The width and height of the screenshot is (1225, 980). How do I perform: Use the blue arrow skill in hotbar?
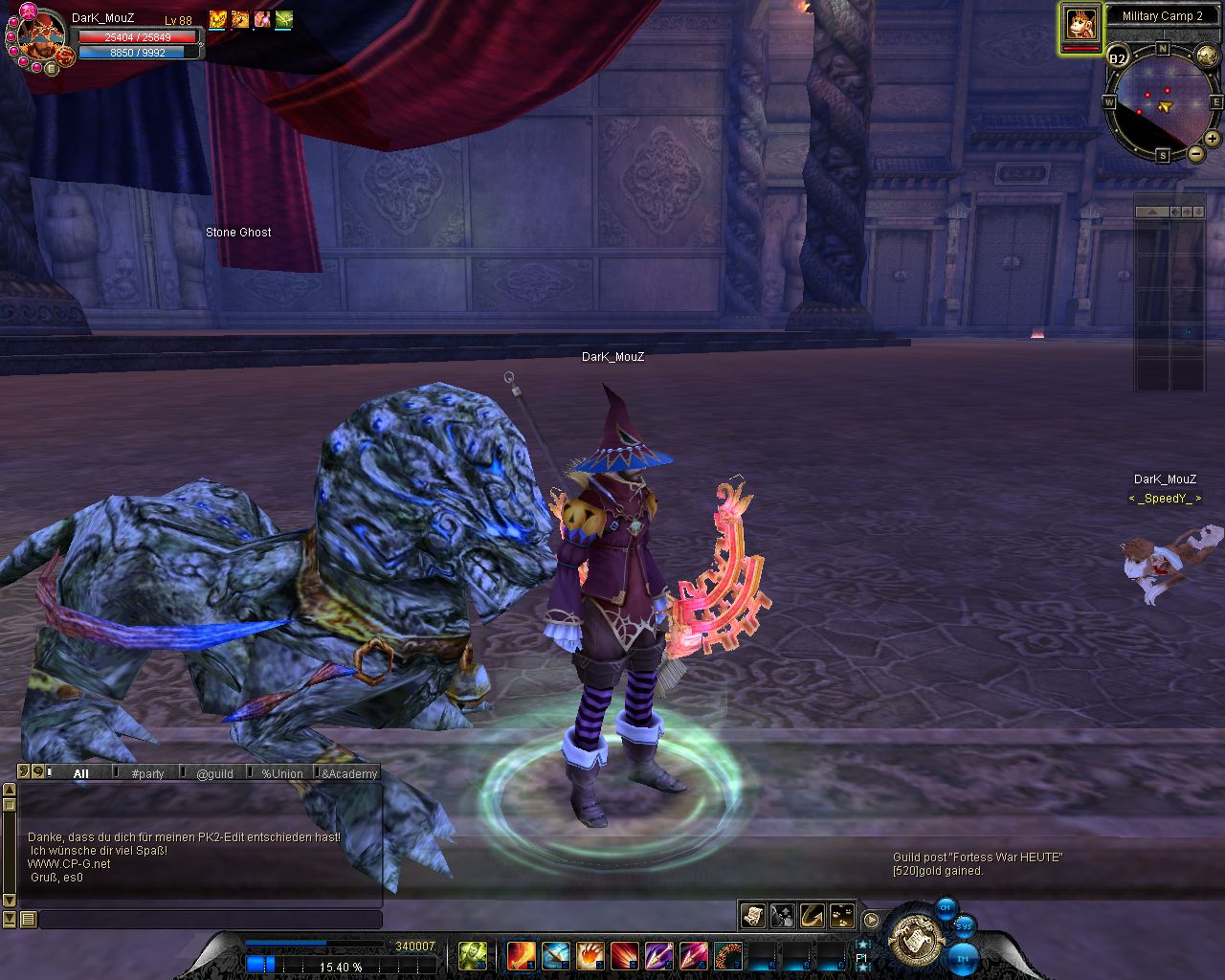click(556, 954)
